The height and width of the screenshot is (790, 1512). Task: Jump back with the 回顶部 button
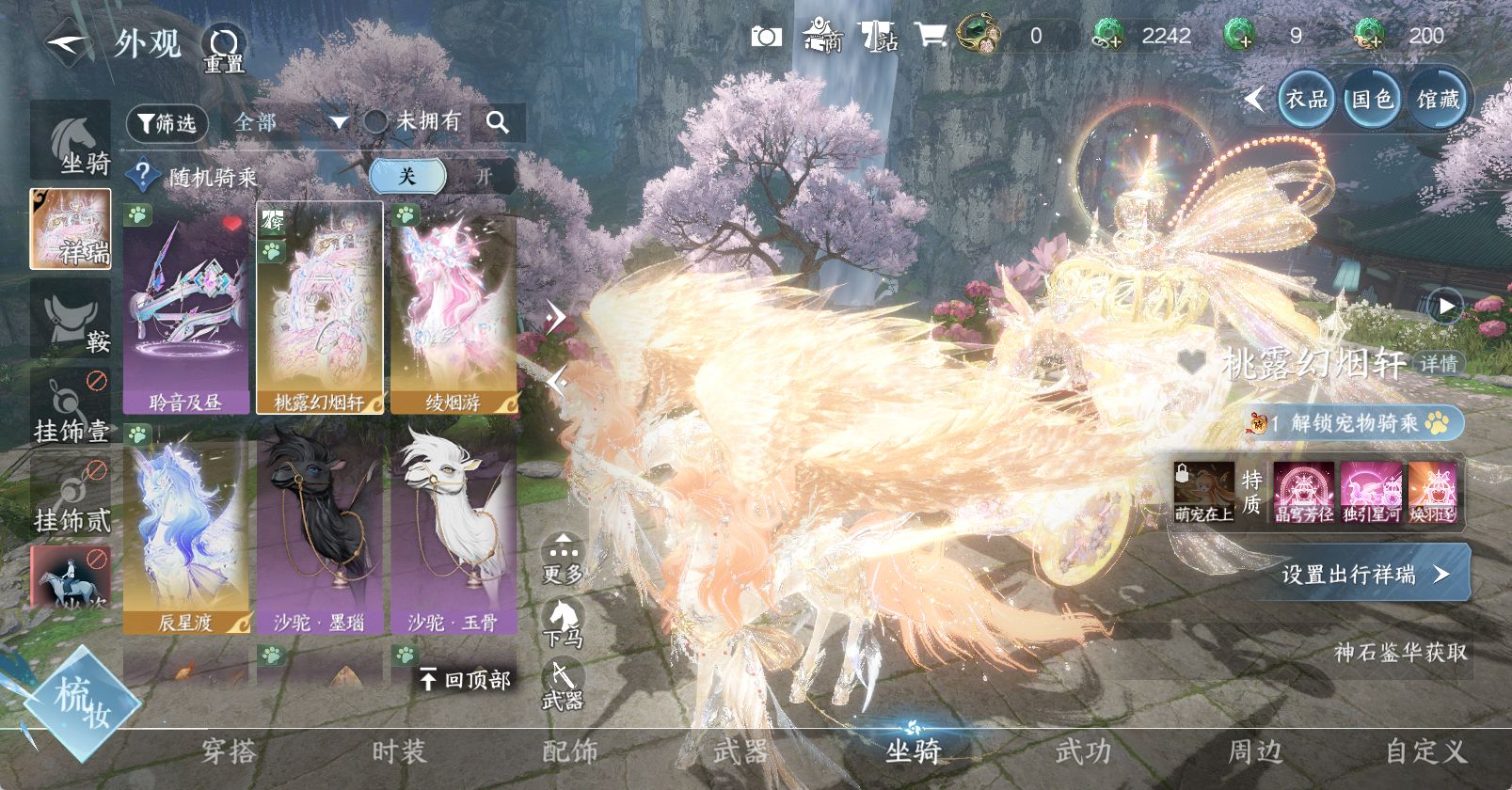click(467, 679)
